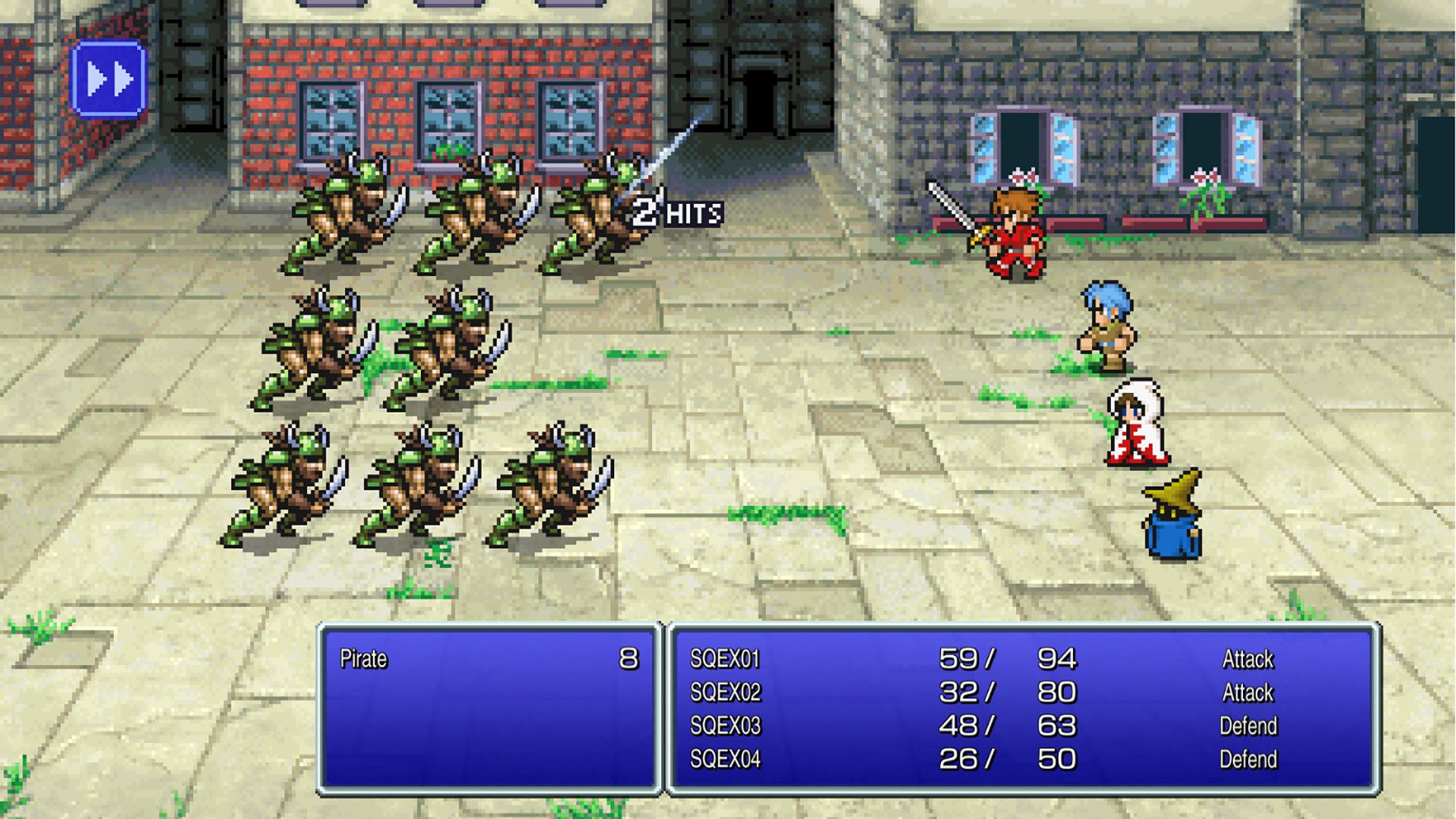Screen dimensions: 1456x819
Task: Toggle SQEX01's Attack command
Action: click(x=1250, y=659)
